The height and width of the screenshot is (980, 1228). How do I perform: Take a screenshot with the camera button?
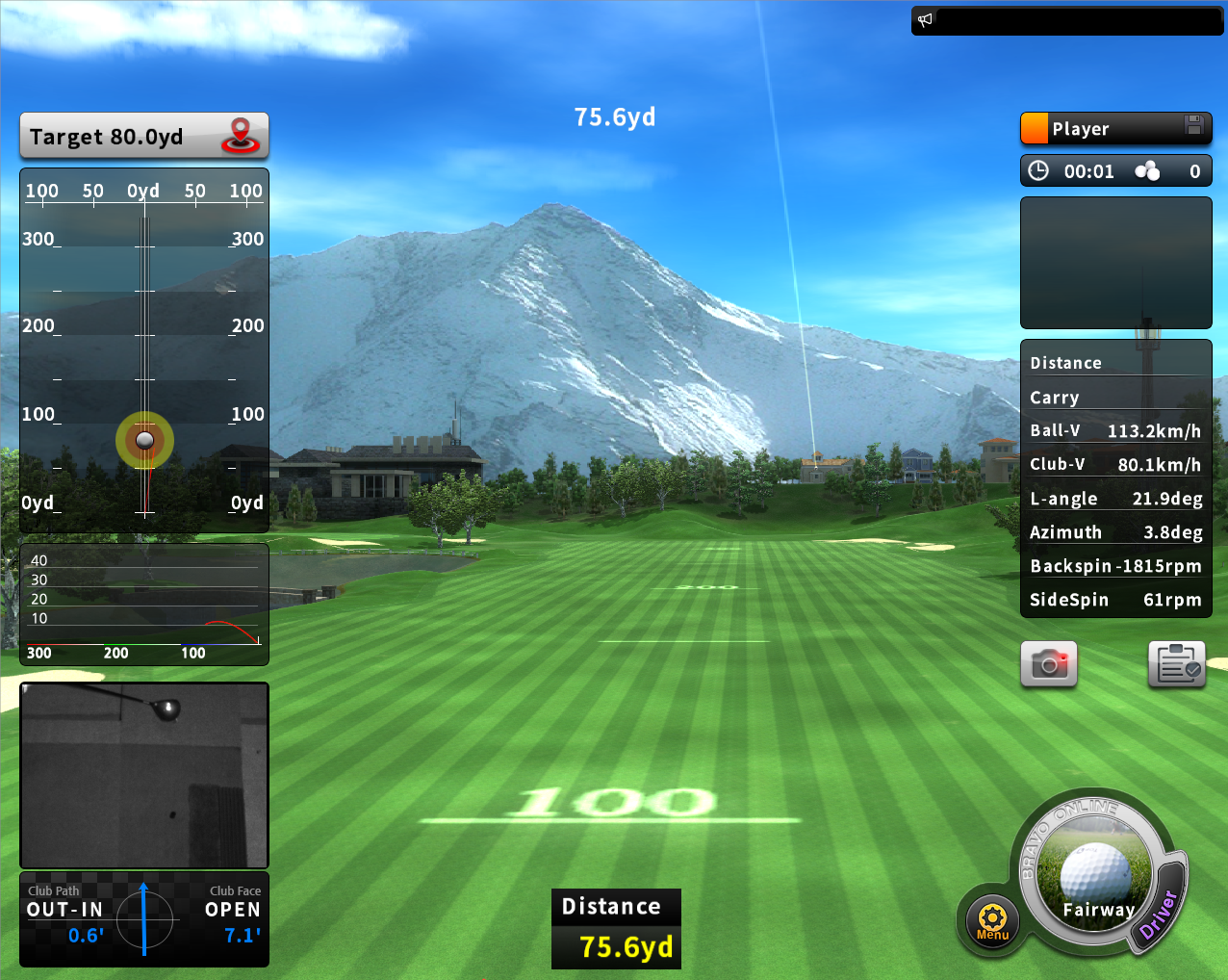click(1049, 664)
